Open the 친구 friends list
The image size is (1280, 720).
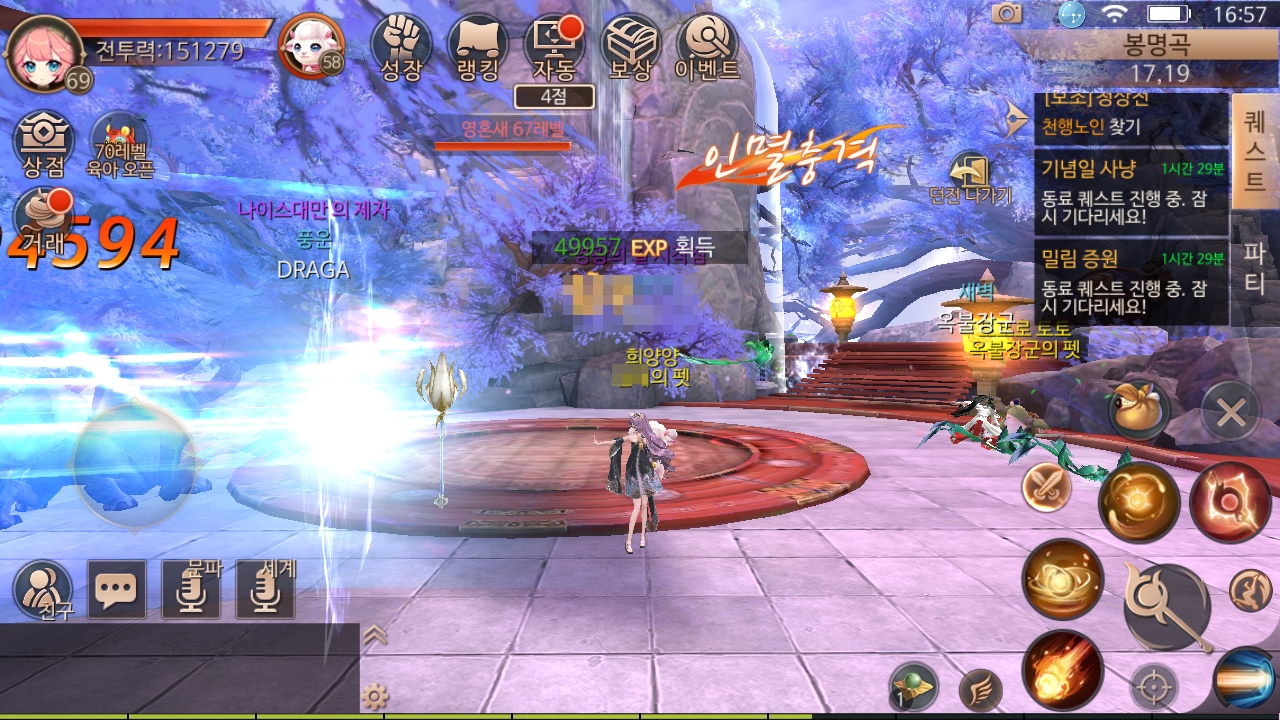tap(42, 588)
